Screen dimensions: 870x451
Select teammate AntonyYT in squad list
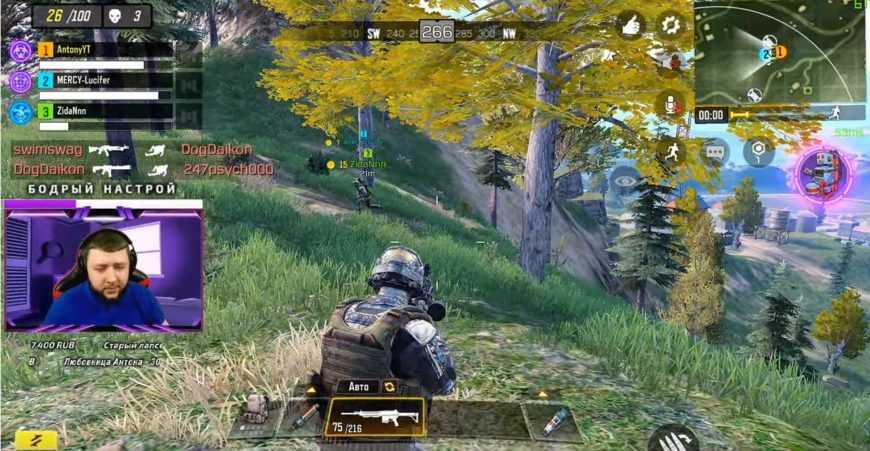[92, 50]
